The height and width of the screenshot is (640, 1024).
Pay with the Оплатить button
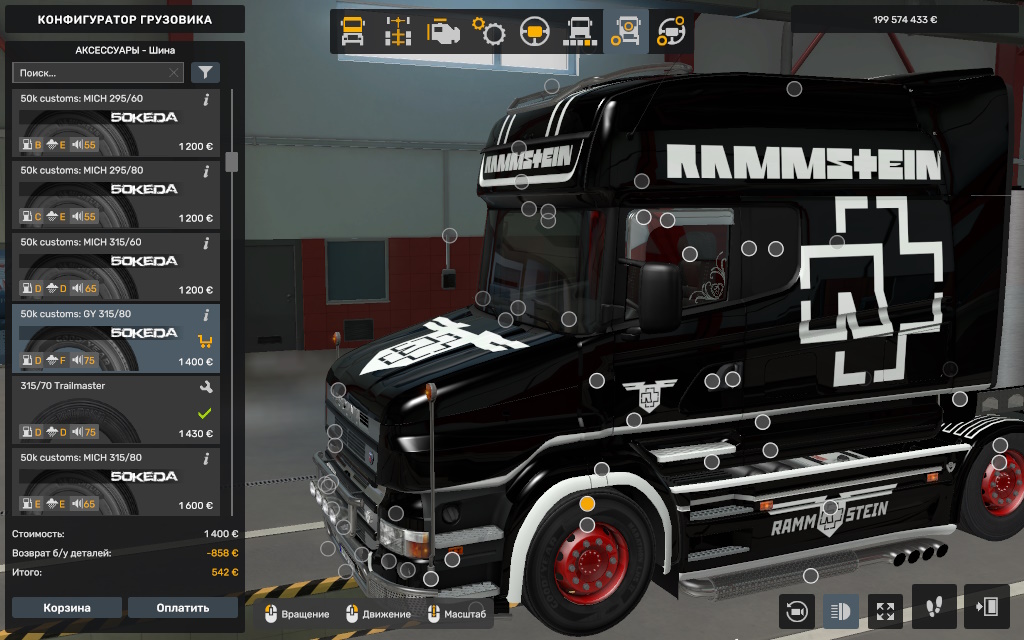click(183, 608)
